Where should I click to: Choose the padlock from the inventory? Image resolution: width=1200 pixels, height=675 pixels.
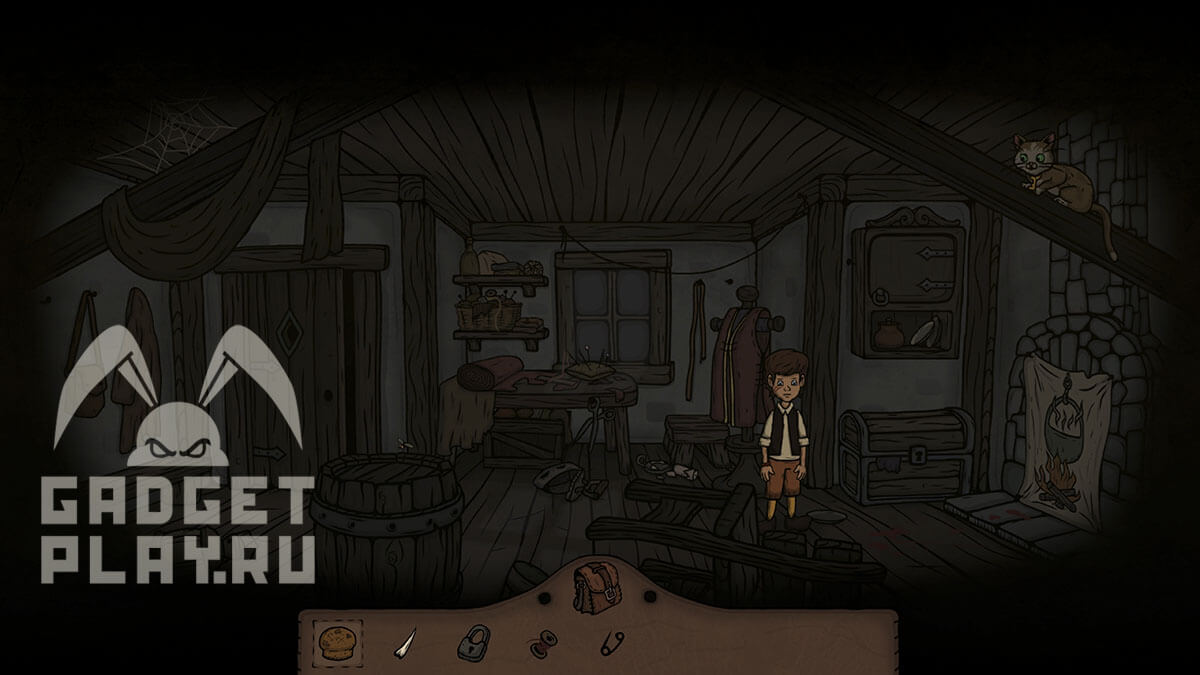pos(475,642)
